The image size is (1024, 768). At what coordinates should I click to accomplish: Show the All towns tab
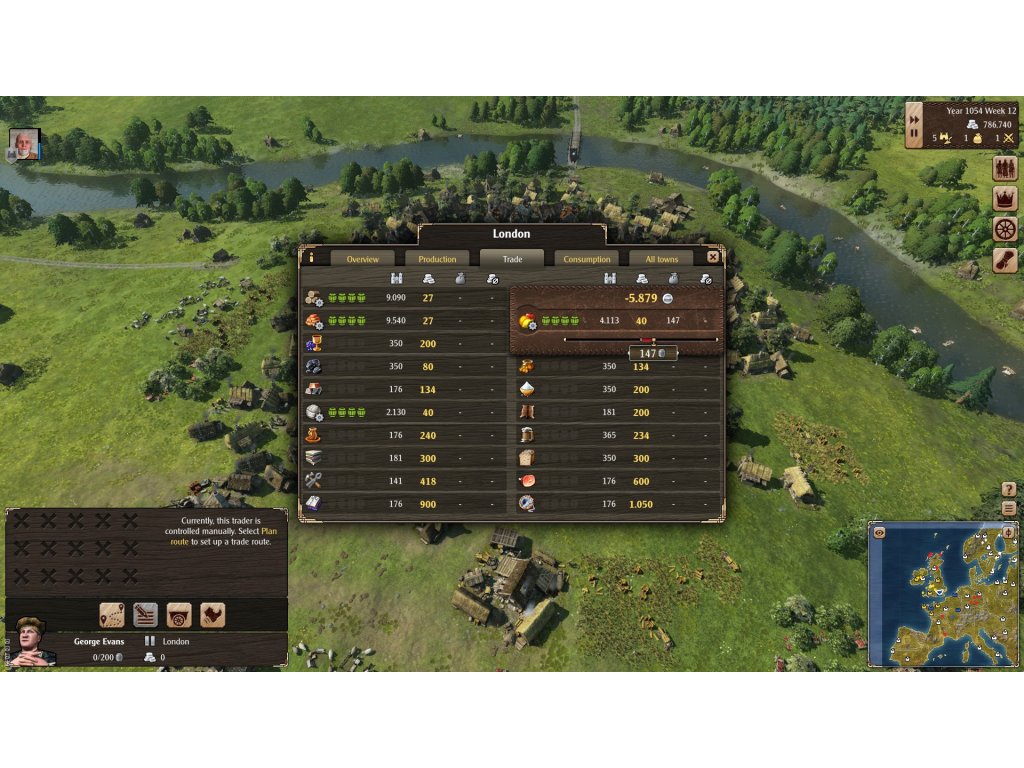pyautogui.click(x=662, y=259)
